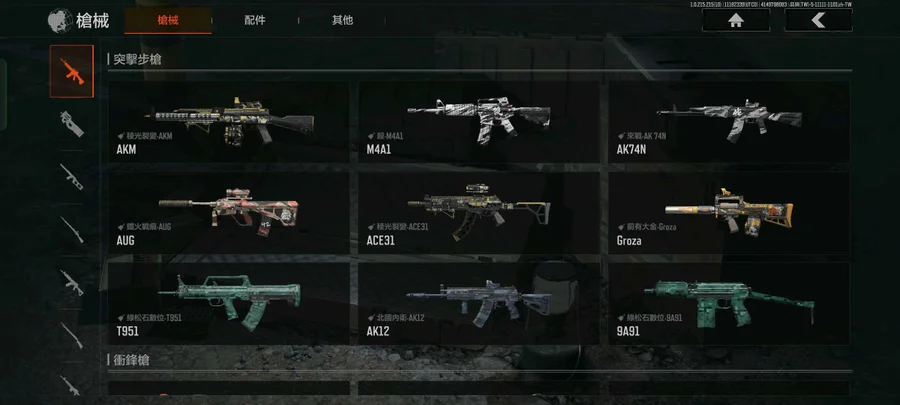Select the AKM weapon tile
The height and width of the screenshot is (405, 900).
pyautogui.click(x=229, y=121)
